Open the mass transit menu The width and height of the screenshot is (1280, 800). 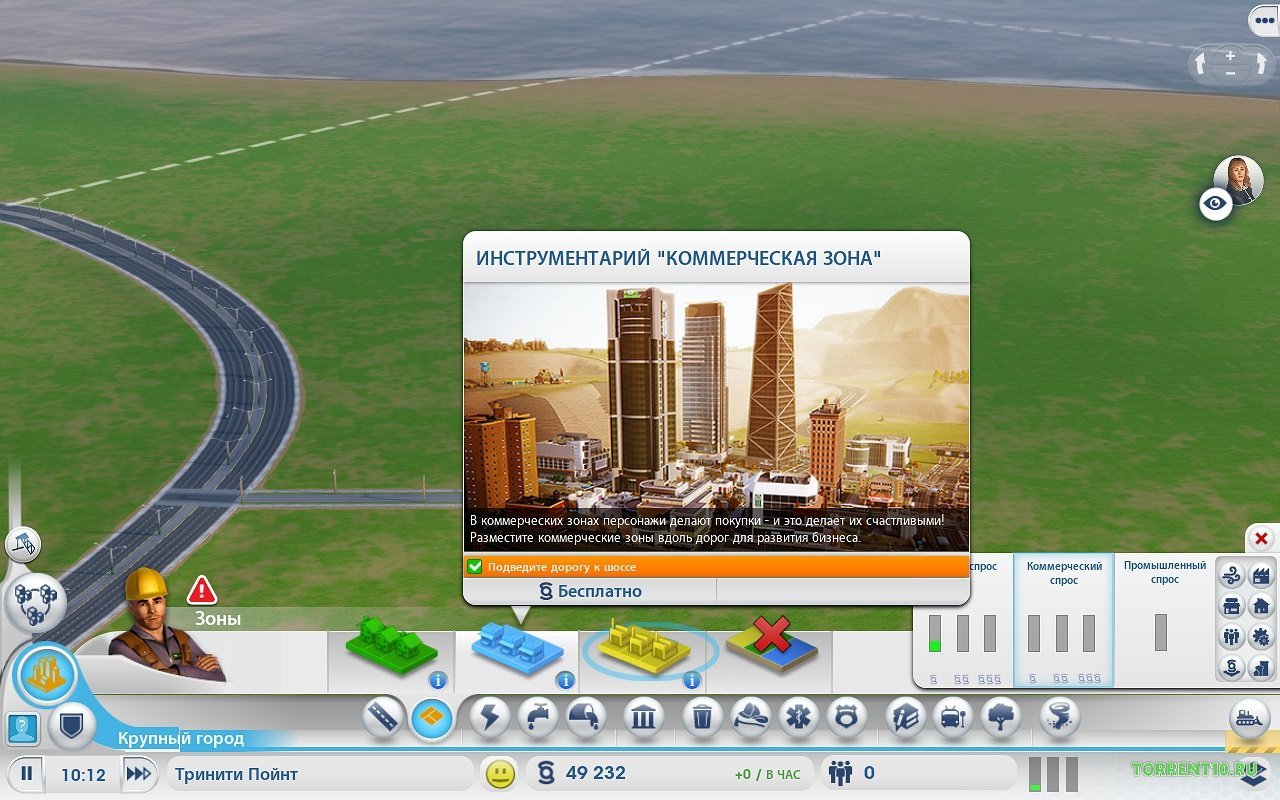951,715
